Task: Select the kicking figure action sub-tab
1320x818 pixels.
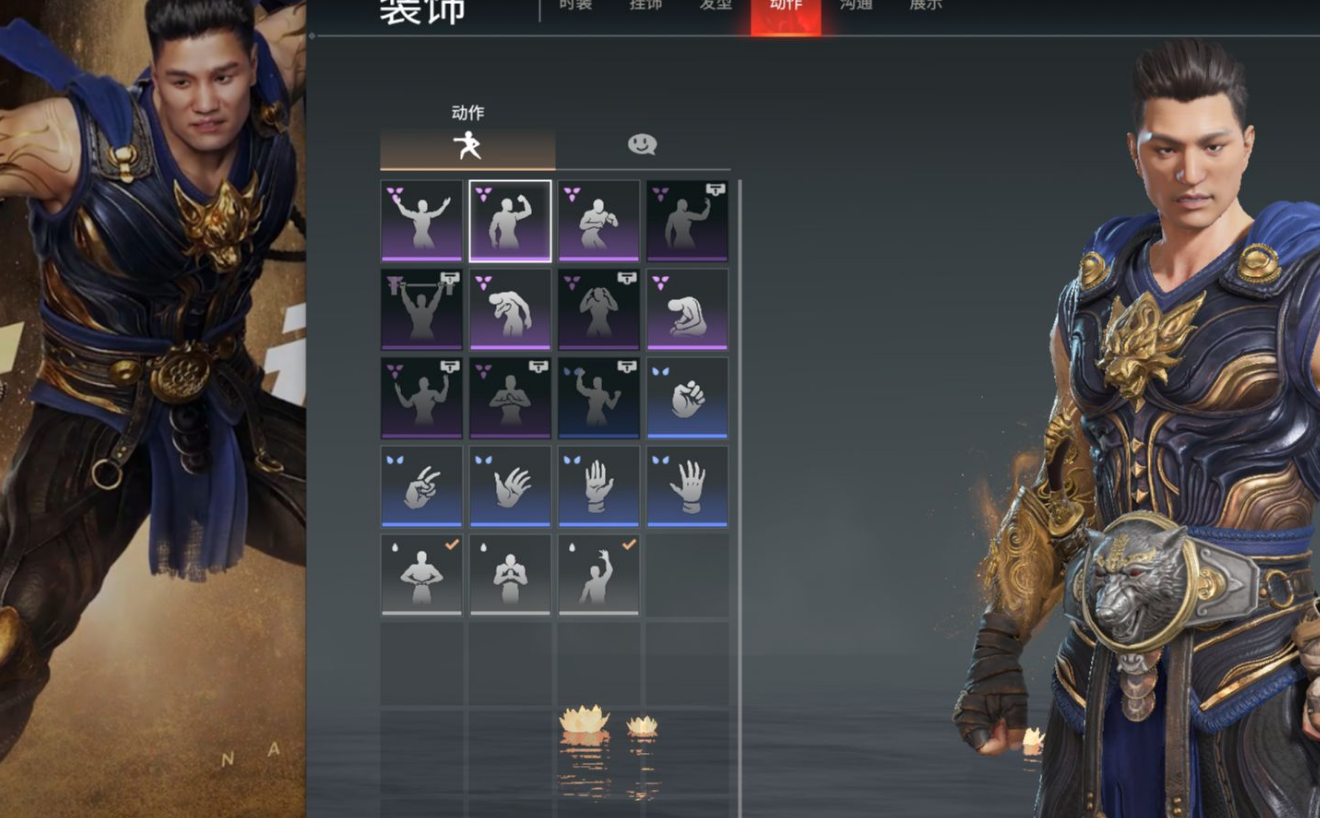Action: pos(467,147)
